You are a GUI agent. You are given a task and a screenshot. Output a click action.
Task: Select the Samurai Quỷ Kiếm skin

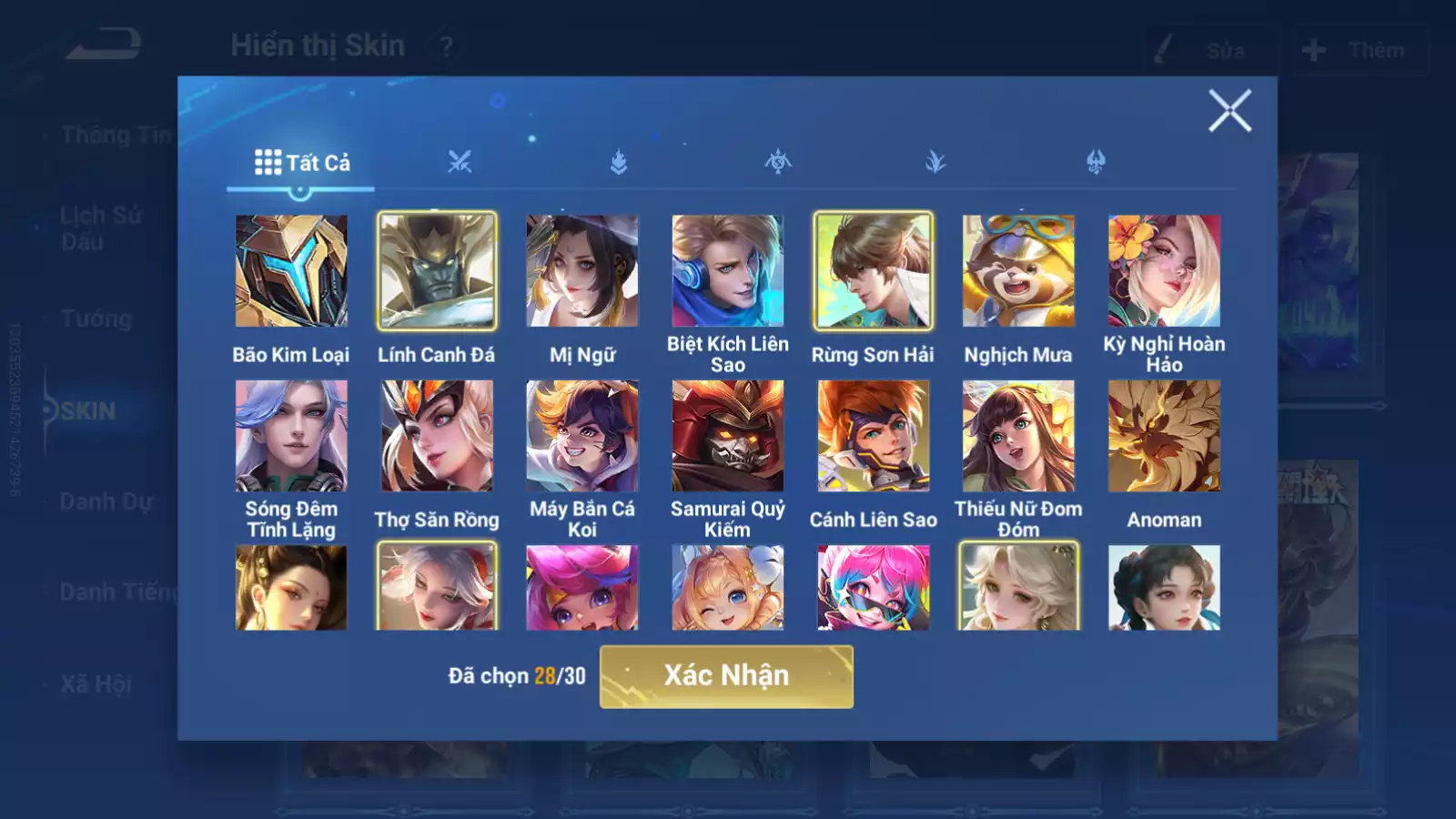coord(728,436)
